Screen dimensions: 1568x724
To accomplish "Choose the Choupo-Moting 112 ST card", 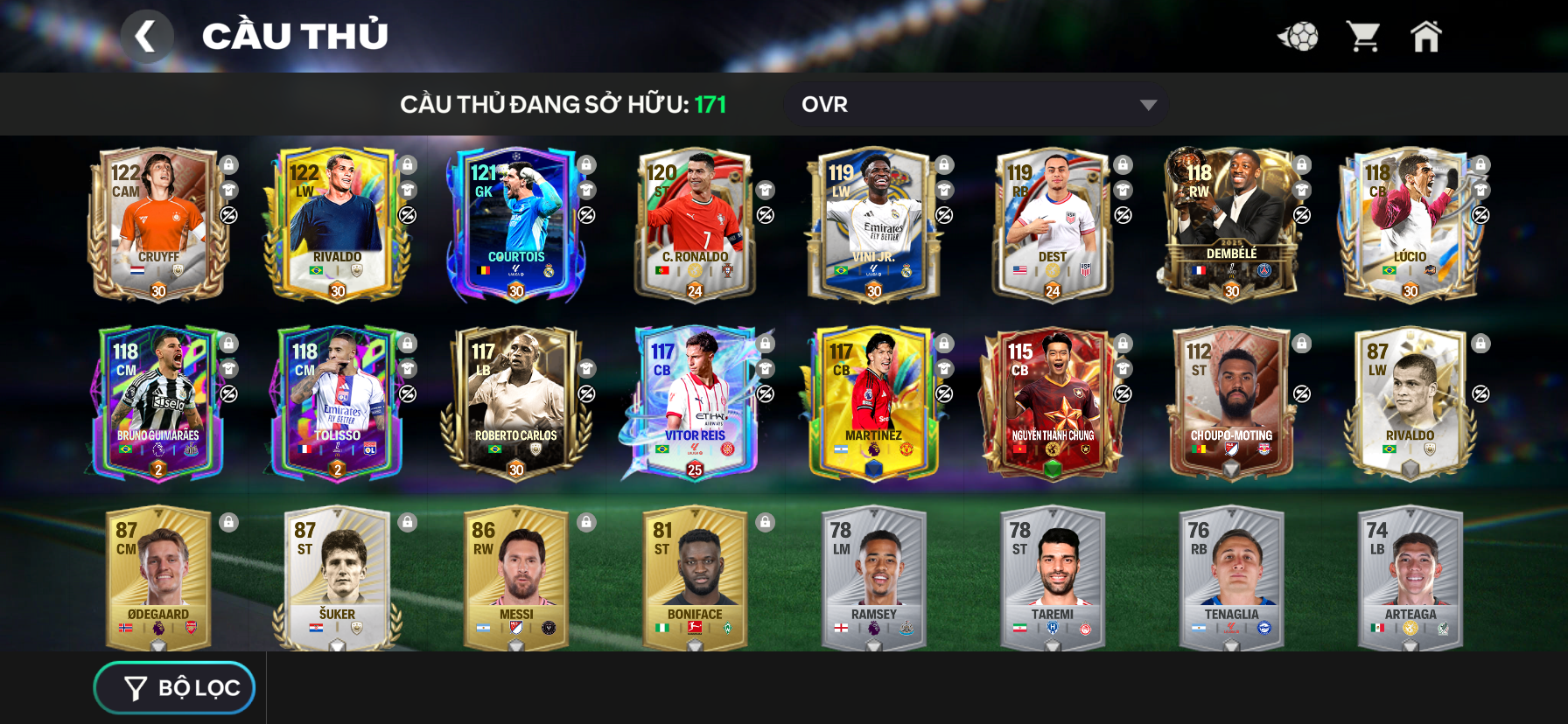I will [x=1231, y=403].
